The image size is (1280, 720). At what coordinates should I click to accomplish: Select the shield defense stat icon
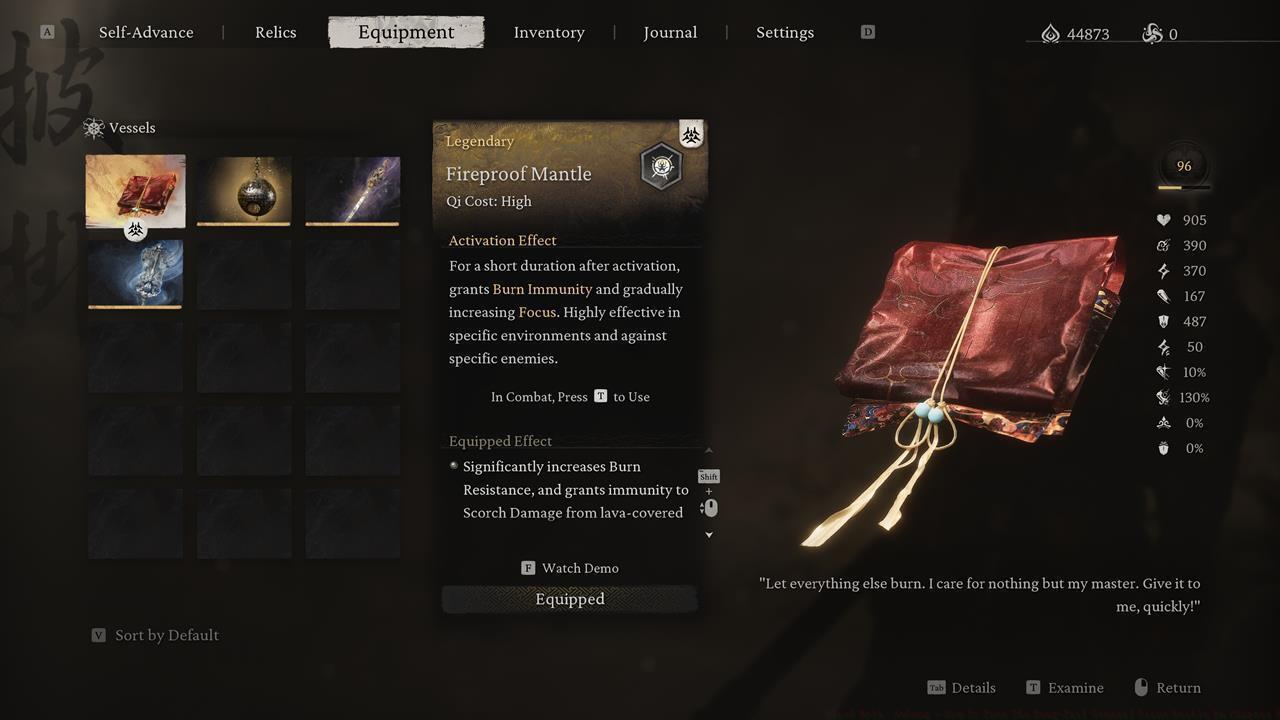point(1161,321)
